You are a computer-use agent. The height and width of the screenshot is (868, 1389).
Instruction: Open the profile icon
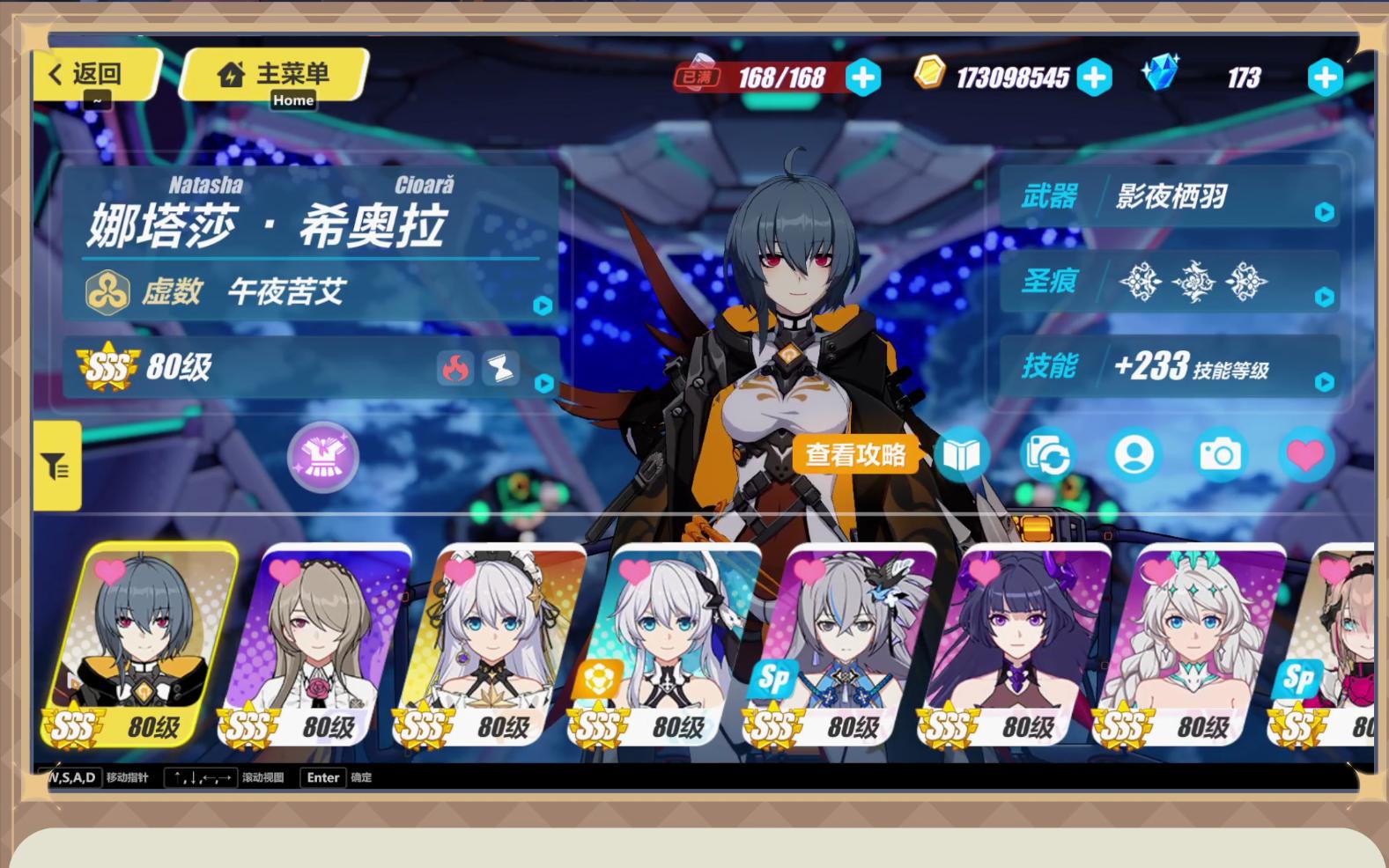point(1134,455)
